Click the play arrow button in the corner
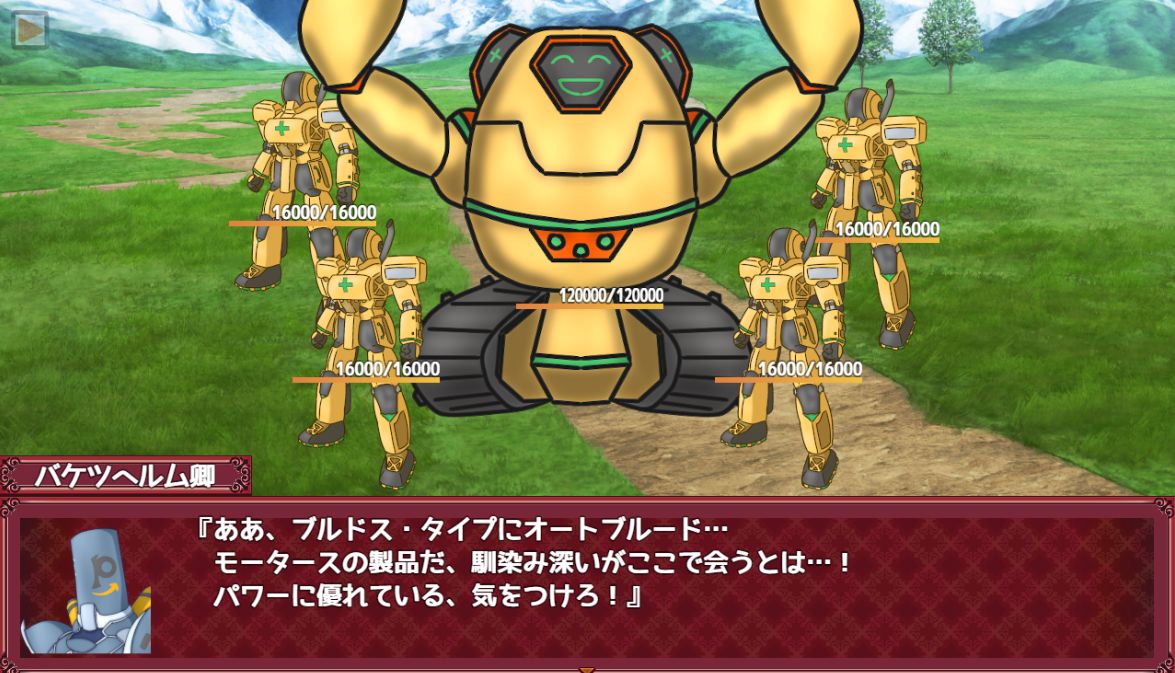 (x=30, y=30)
